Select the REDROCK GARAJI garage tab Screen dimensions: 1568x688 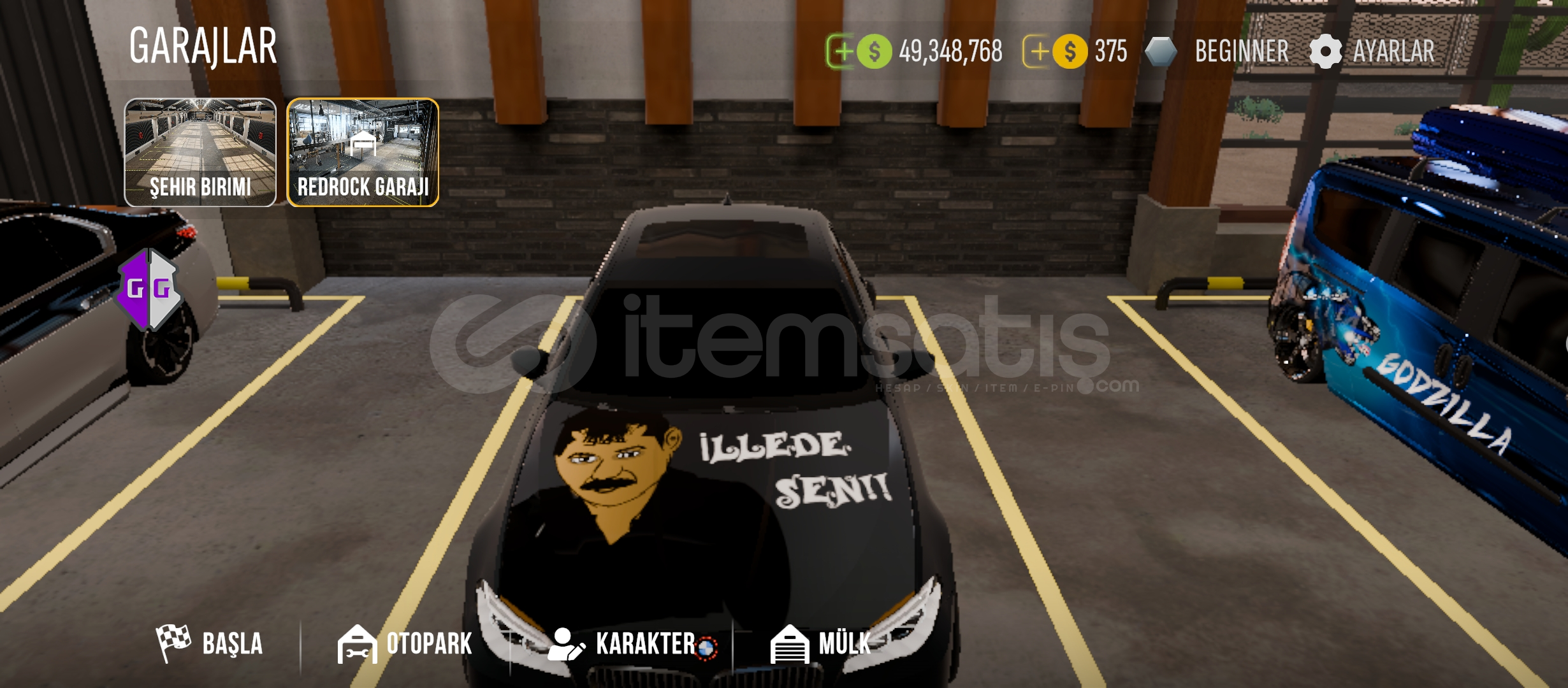pyautogui.click(x=363, y=150)
